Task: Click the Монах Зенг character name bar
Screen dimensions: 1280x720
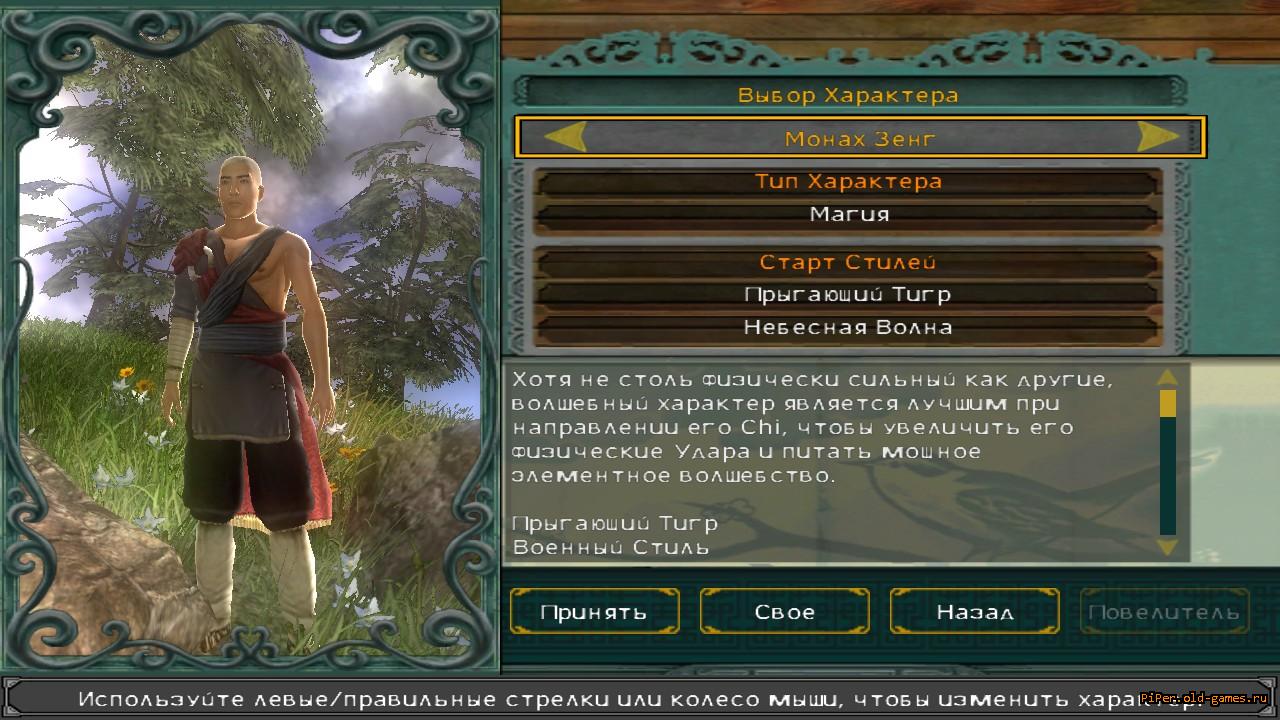Action: [860, 138]
